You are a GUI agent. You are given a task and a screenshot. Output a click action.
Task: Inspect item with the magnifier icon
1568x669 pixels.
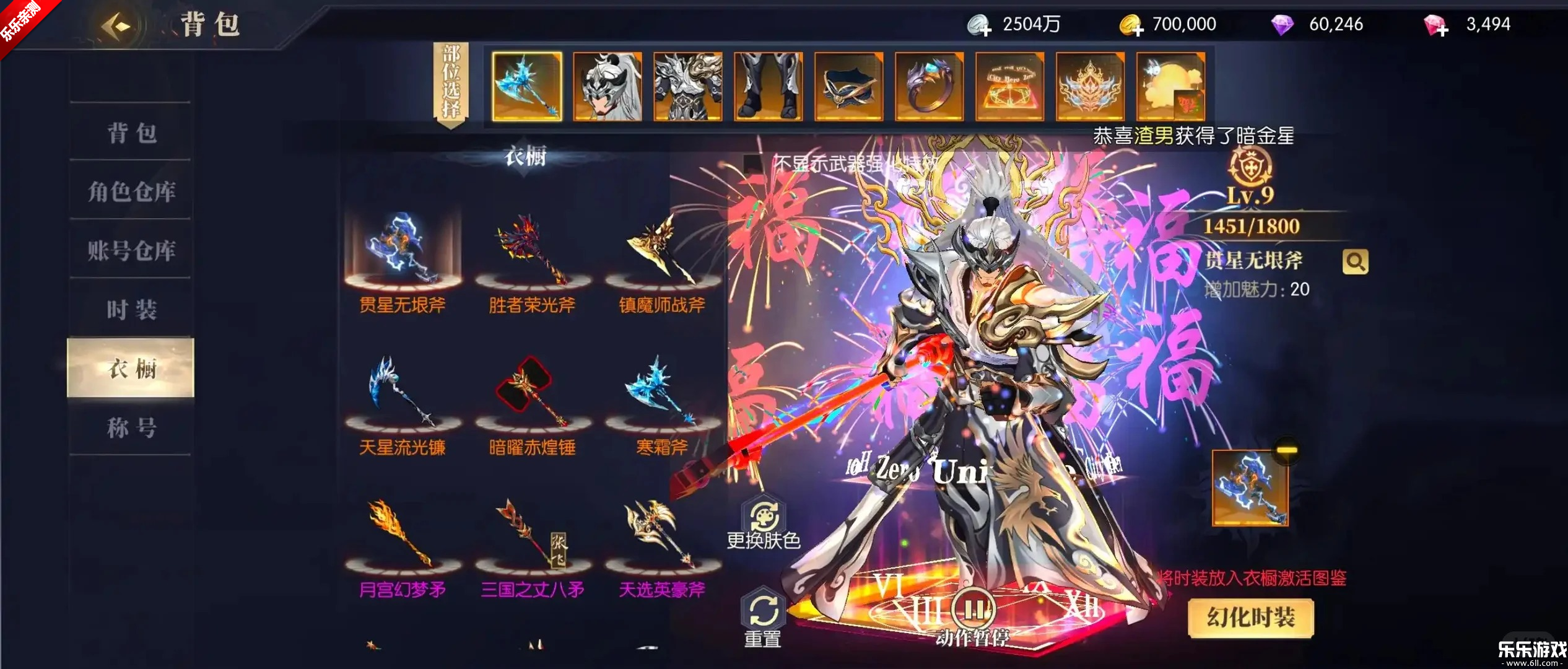coord(1355,262)
